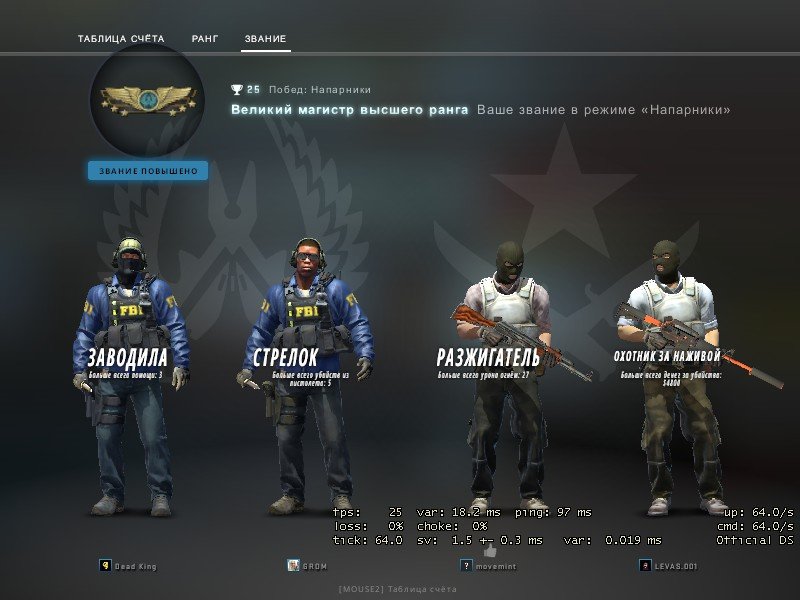
Task: Click the ЗВАНИЕ ПОВЫШЕНО badge
Action: pos(148,171)
